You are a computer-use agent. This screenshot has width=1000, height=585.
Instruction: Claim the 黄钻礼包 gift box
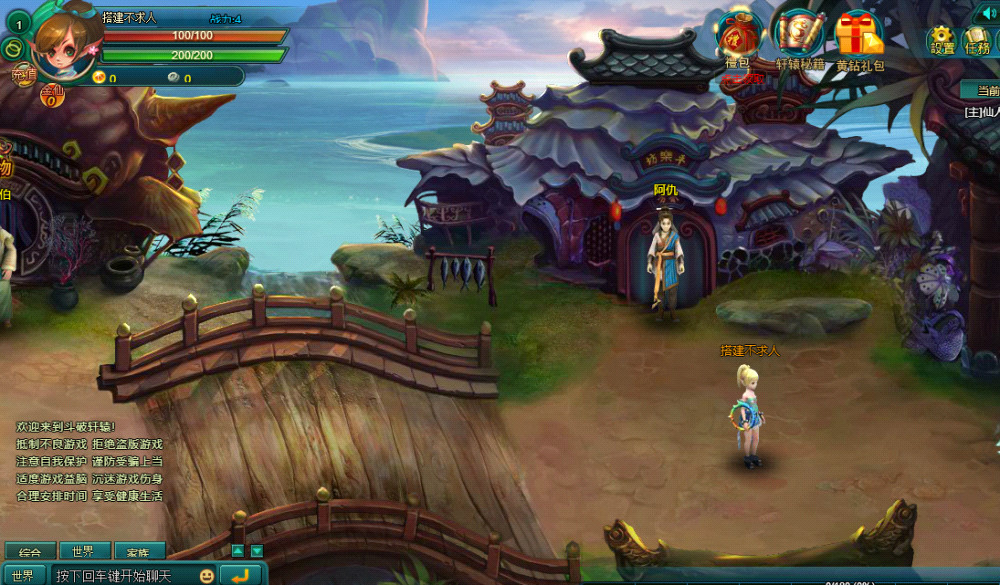pyautogui.click(x=859, y=37)
